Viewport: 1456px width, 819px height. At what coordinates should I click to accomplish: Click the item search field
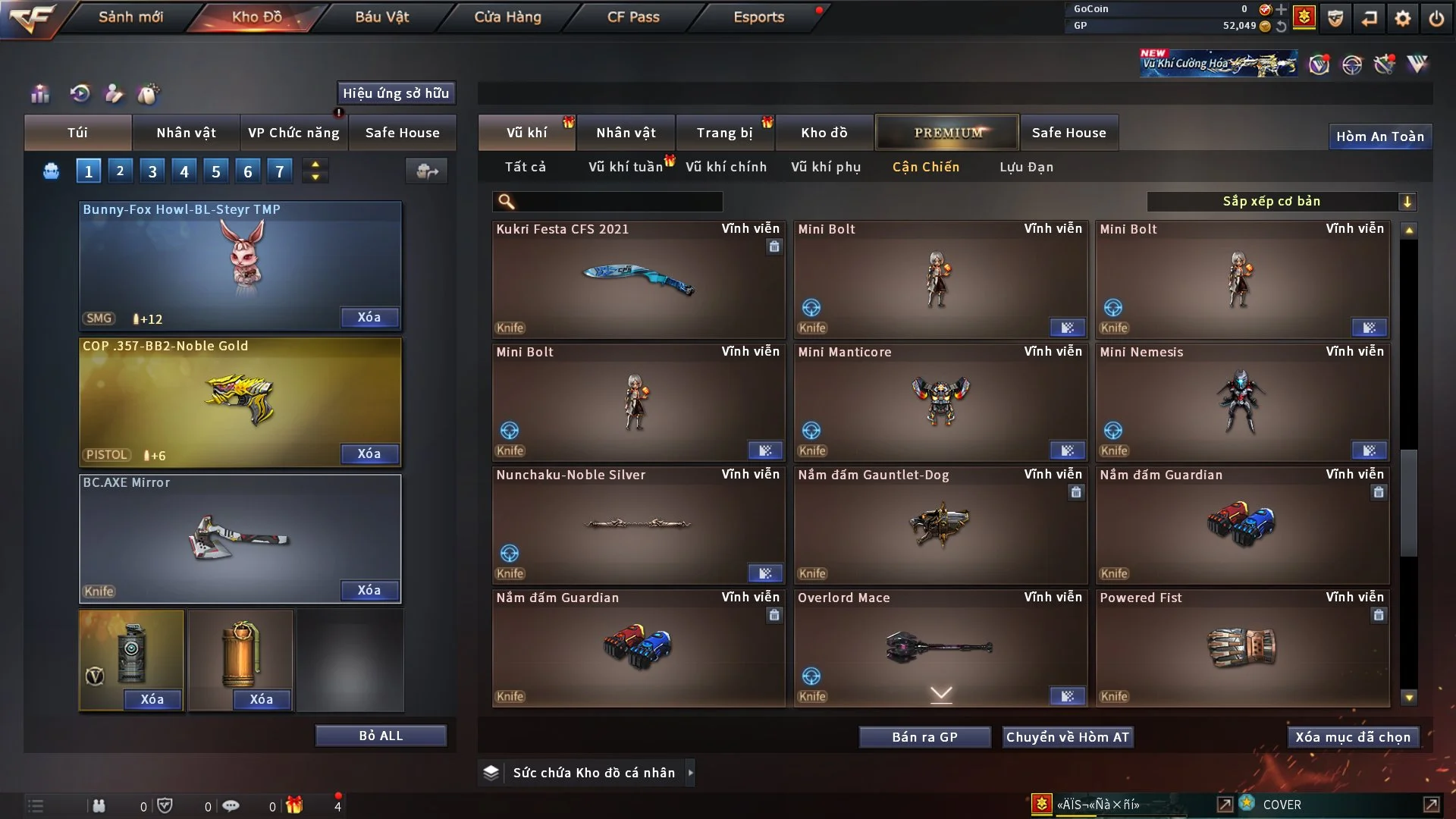(618, 202)
